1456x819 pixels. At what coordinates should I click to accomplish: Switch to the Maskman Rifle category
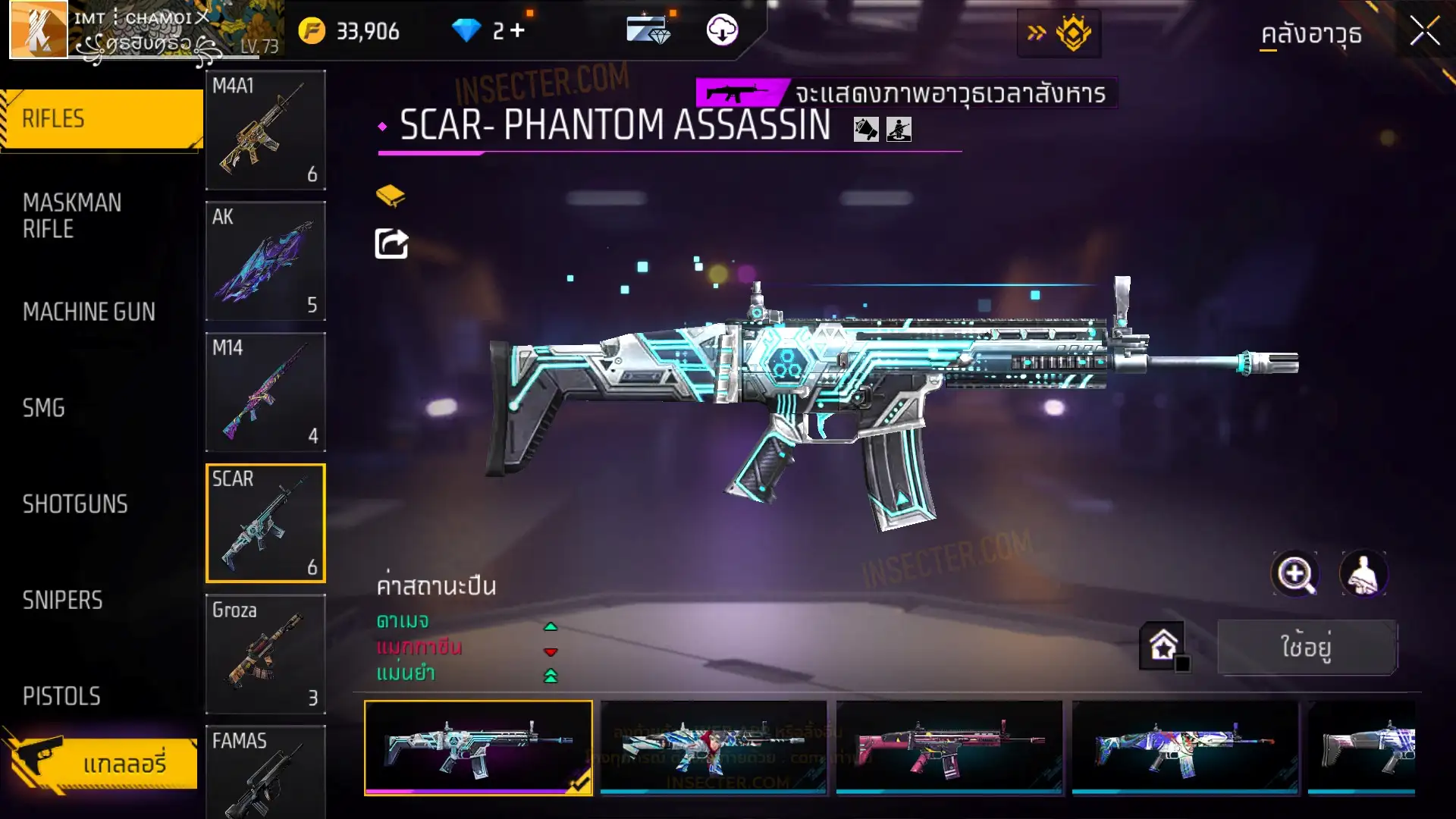(x=72, y=215)
